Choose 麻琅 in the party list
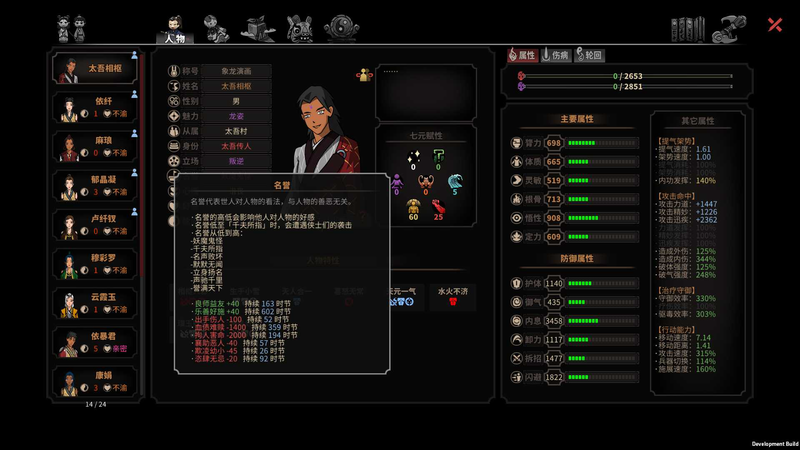Image resolution: width=800 pixels, height=450 pixels. (x=96, y=147)
